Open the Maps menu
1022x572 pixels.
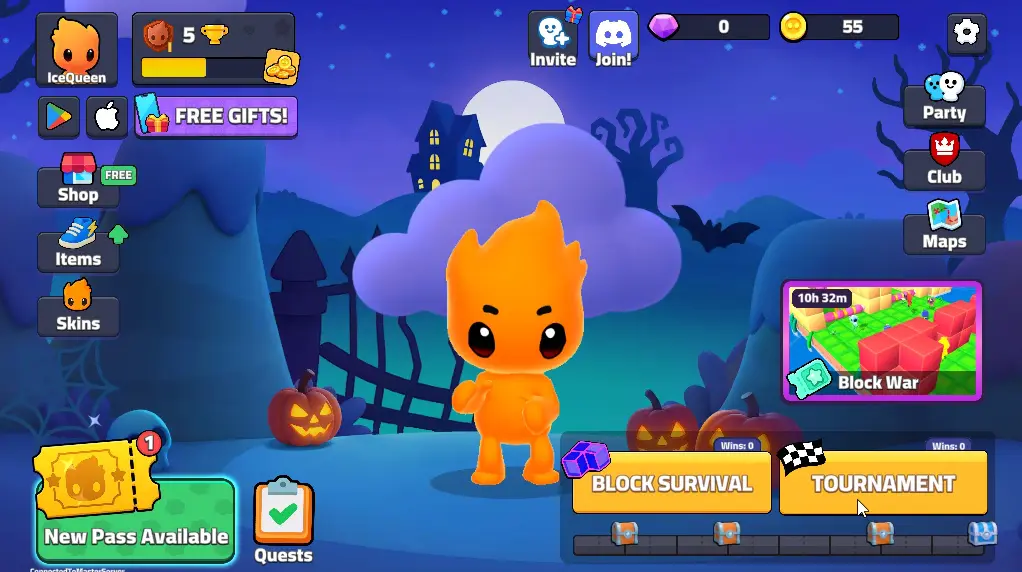(944, 232)
